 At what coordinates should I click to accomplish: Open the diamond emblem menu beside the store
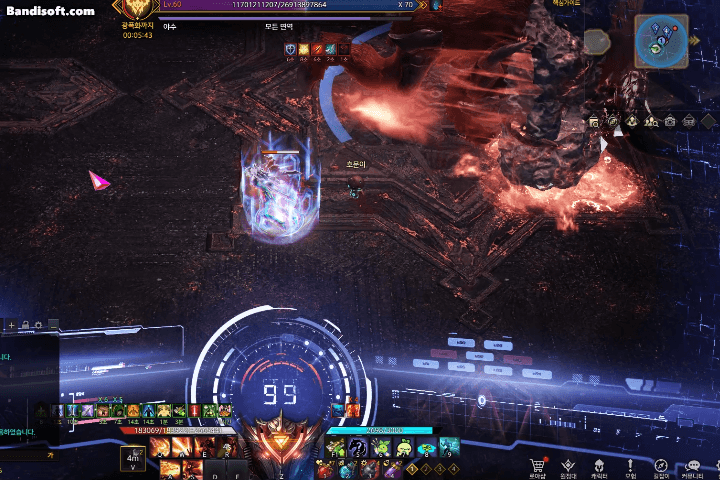568,465
